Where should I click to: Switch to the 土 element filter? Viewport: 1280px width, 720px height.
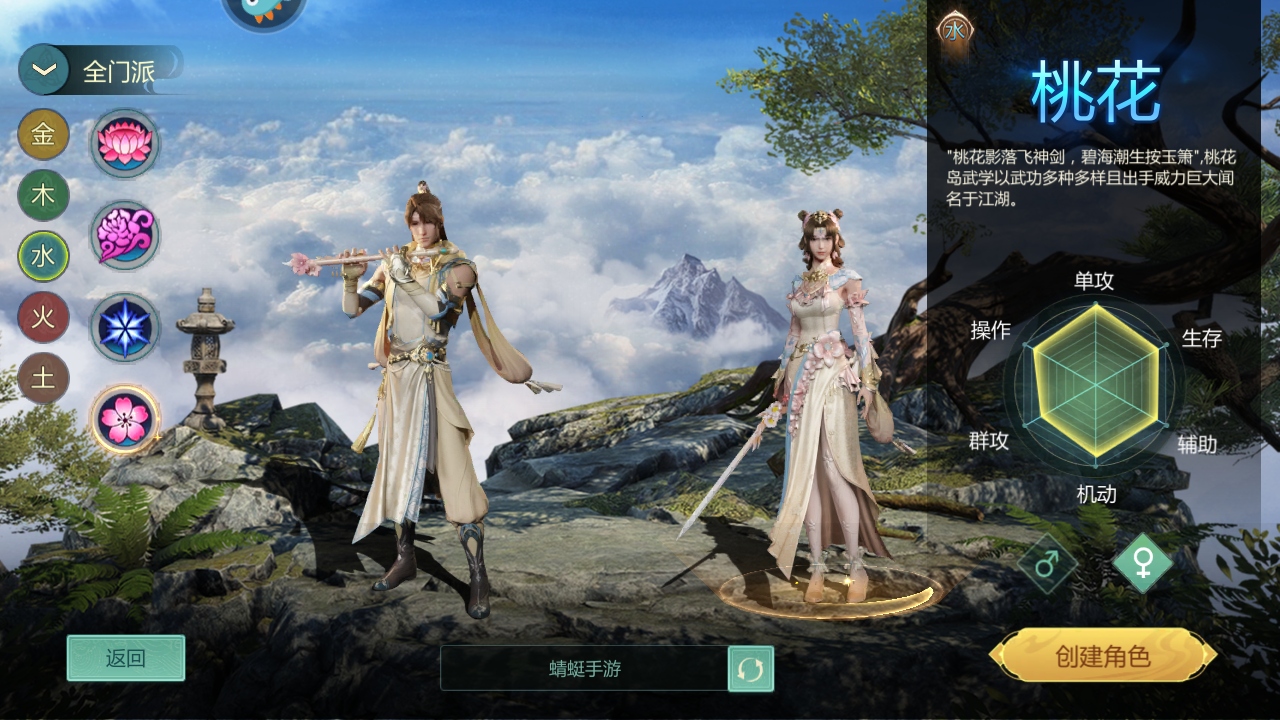[43, 378]
